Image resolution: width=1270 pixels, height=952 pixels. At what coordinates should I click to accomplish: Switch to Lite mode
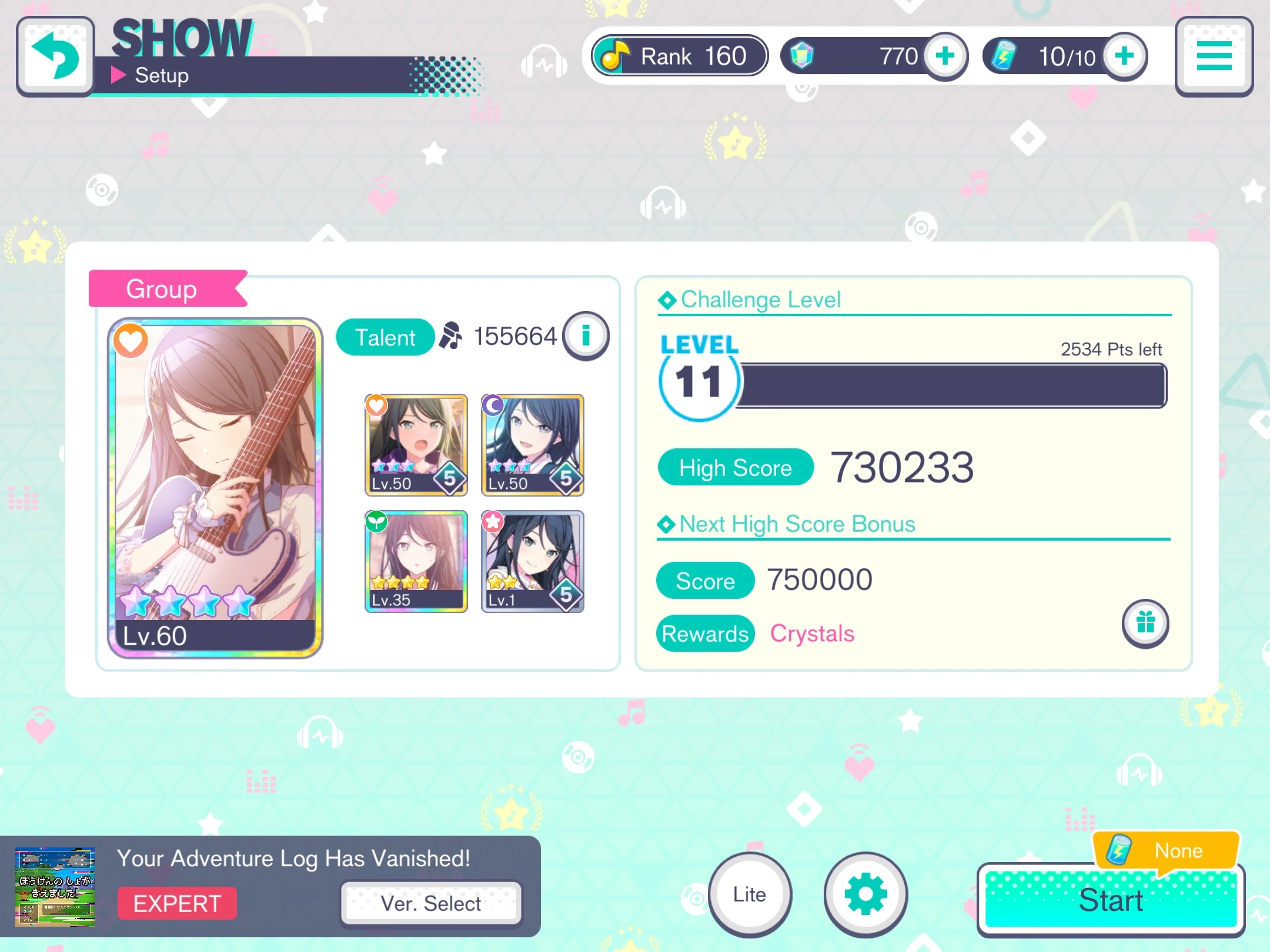(x=749, y=894)
